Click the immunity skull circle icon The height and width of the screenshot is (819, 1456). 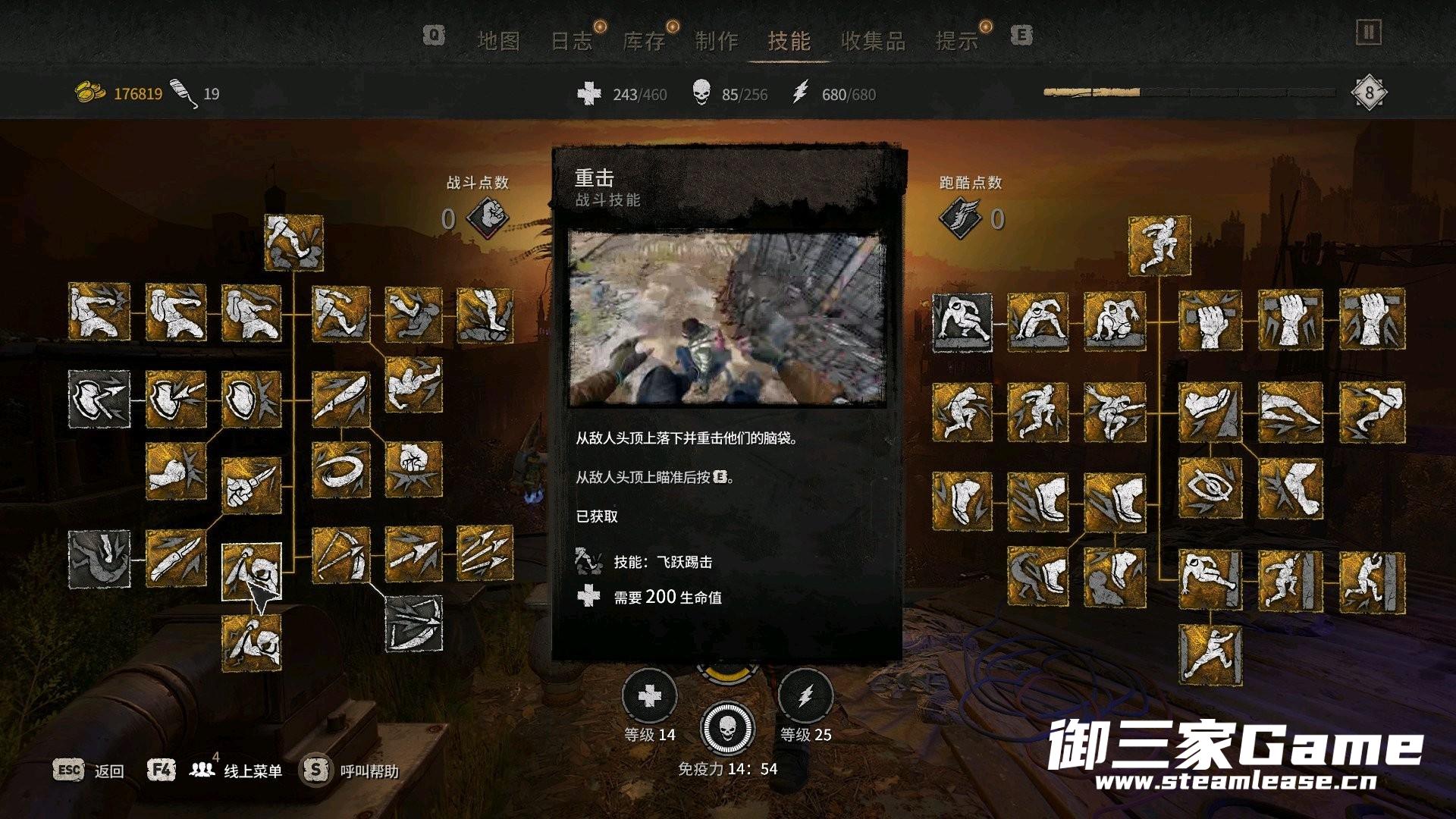click(x=727, y=728)
